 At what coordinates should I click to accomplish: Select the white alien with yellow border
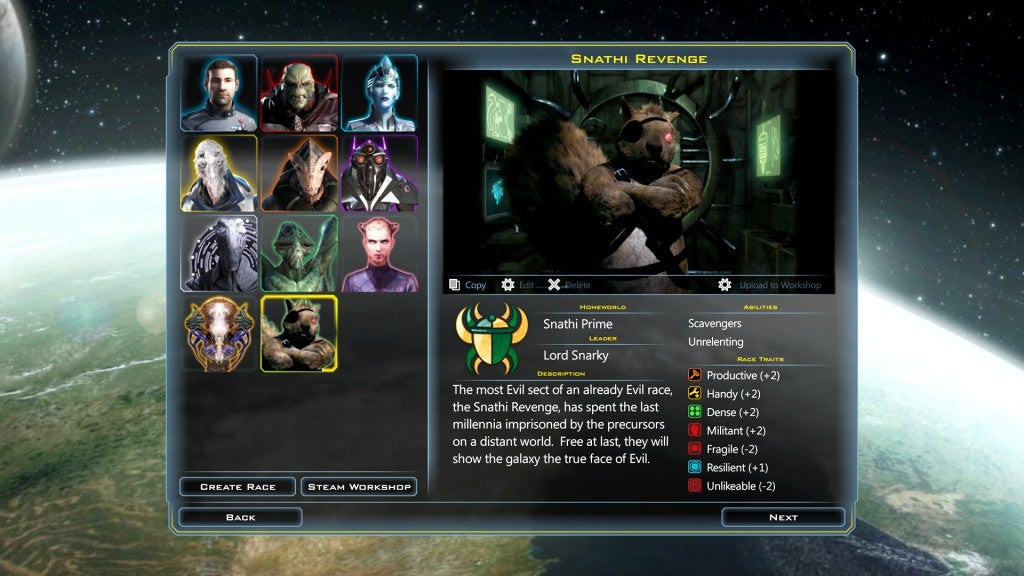coord(219,173)
